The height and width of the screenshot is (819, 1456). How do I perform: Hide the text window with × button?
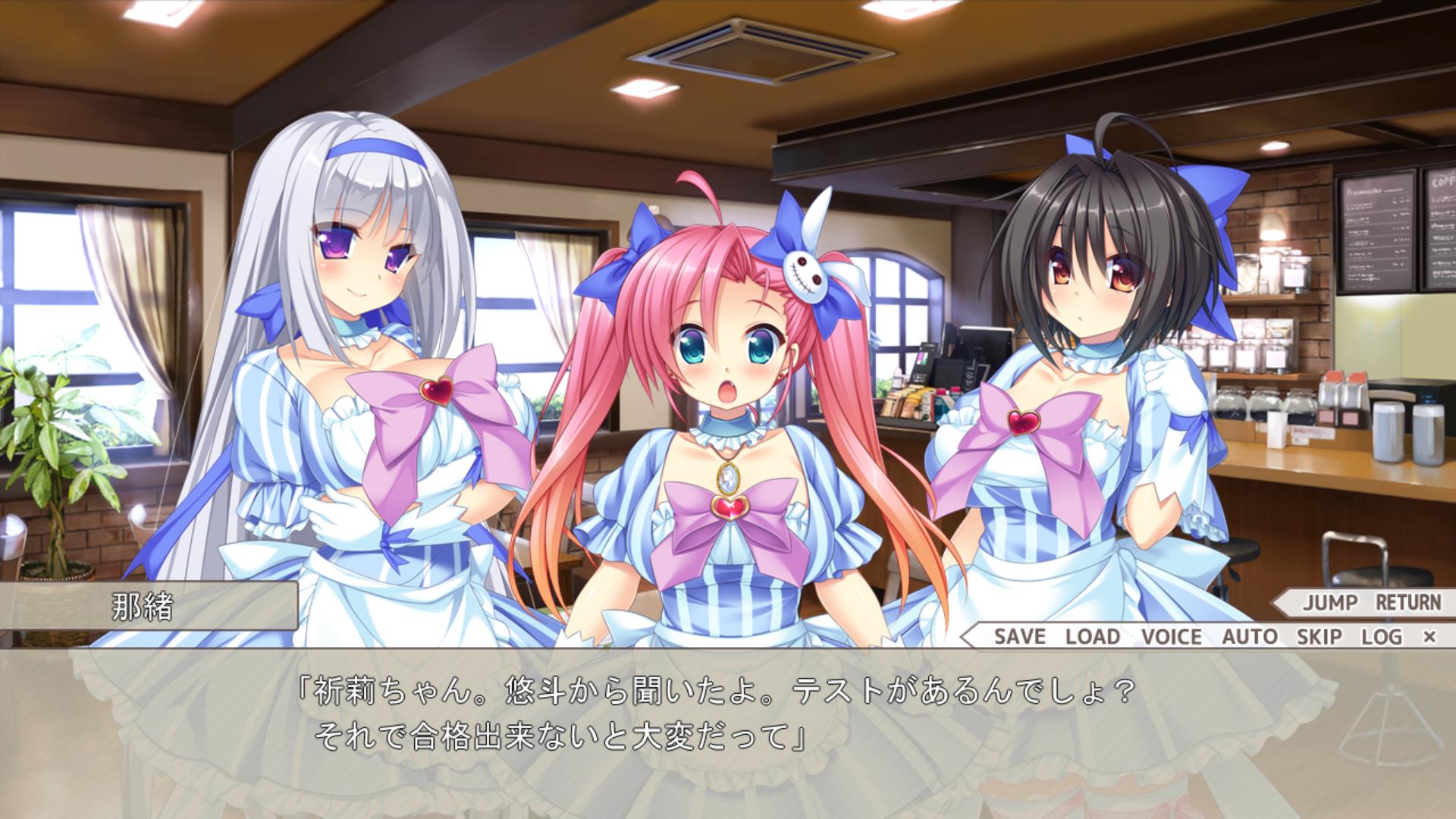click(x=1429, y=637)
